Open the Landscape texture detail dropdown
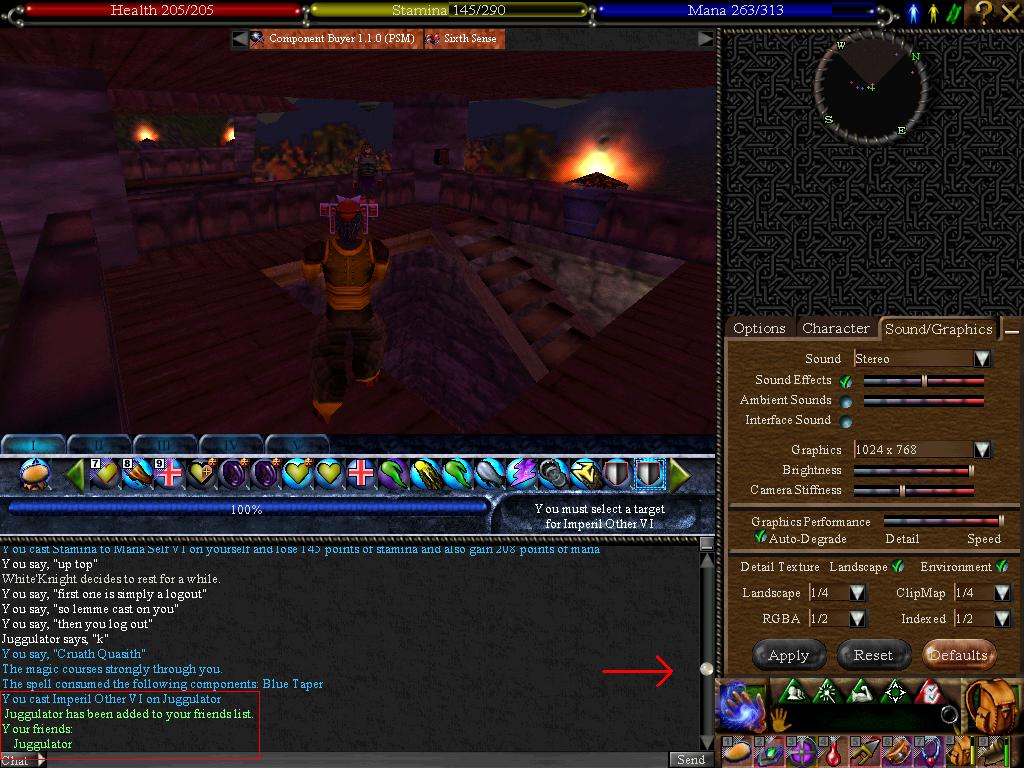 click(857, 593)
